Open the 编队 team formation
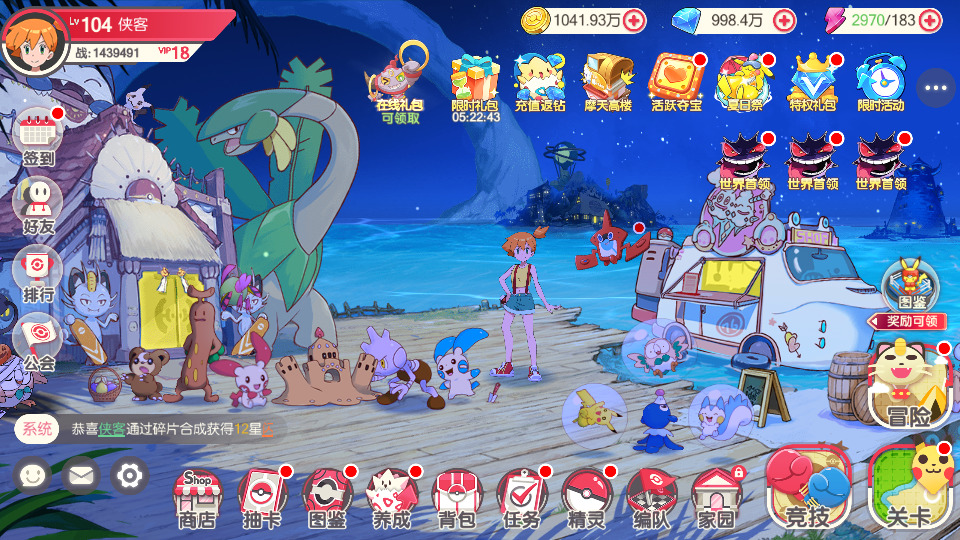960x540 pixels. 652,495
